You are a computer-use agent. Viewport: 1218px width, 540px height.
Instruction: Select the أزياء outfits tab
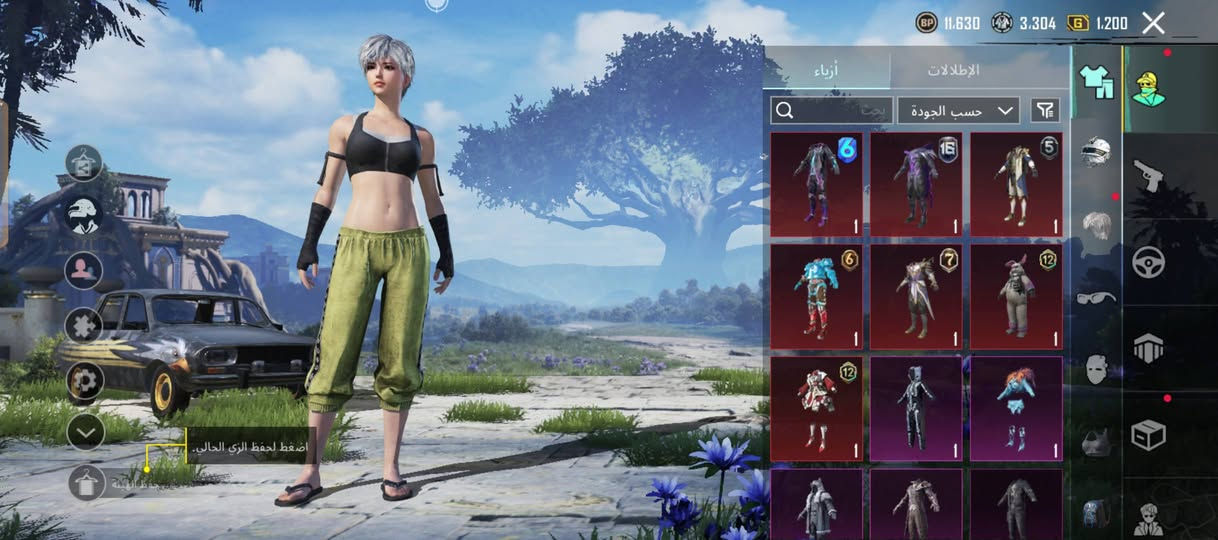[826, 70]
